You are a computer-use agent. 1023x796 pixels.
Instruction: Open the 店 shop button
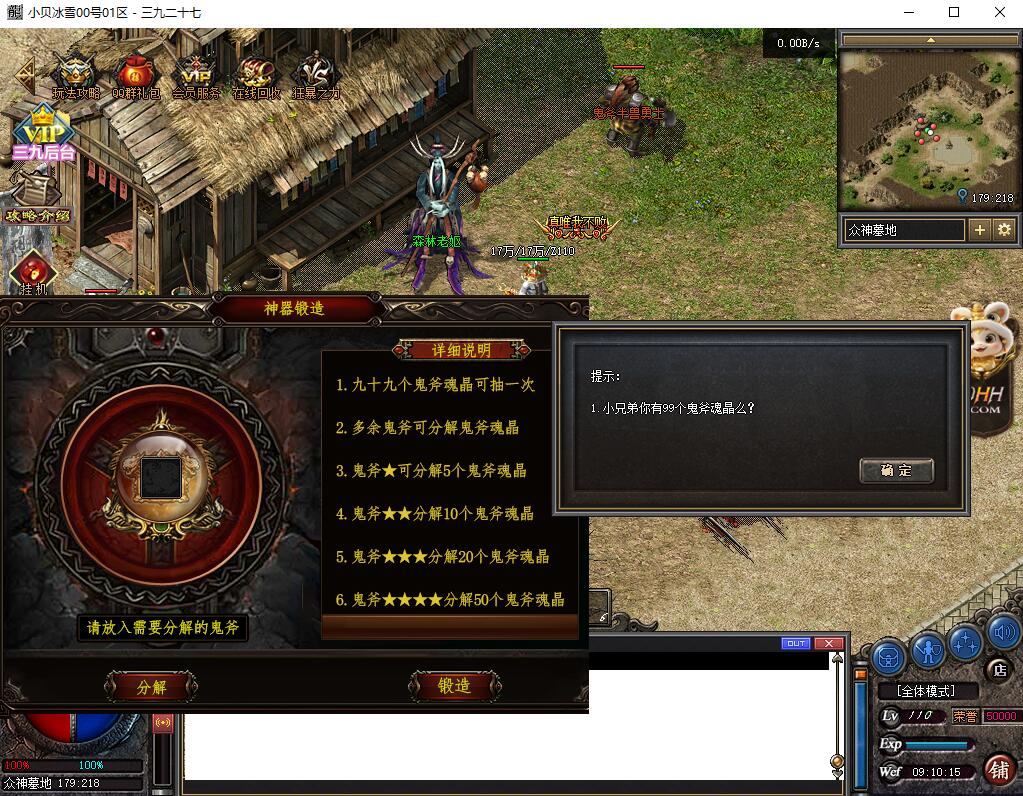pos(998,669)
